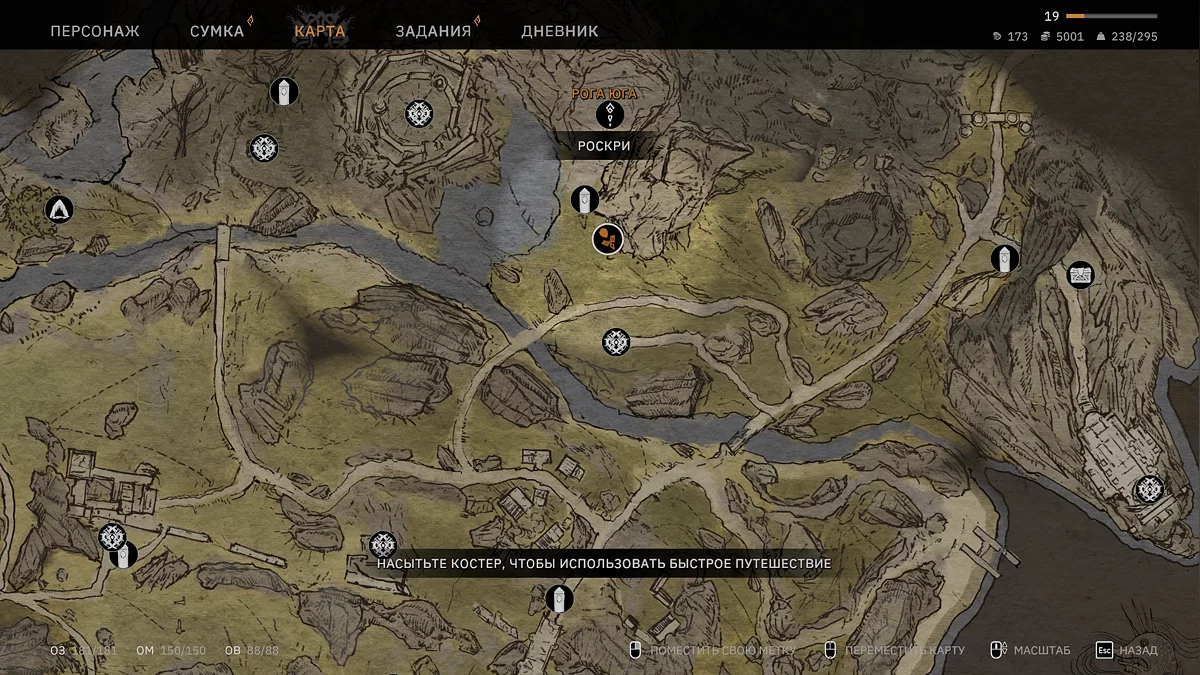Select the treasure chest map marker
This screenshot has height=675, width=1200.
coord(1080,274)
